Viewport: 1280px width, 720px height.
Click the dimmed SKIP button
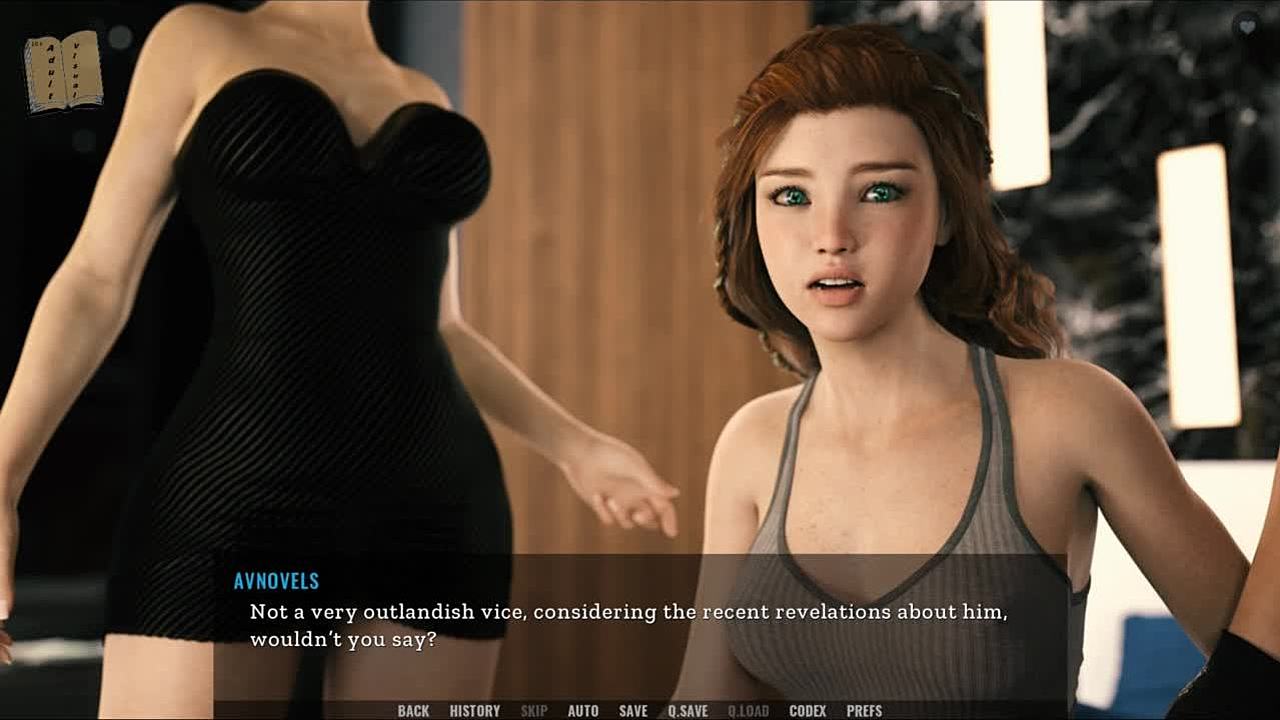[x=534, y=711]
